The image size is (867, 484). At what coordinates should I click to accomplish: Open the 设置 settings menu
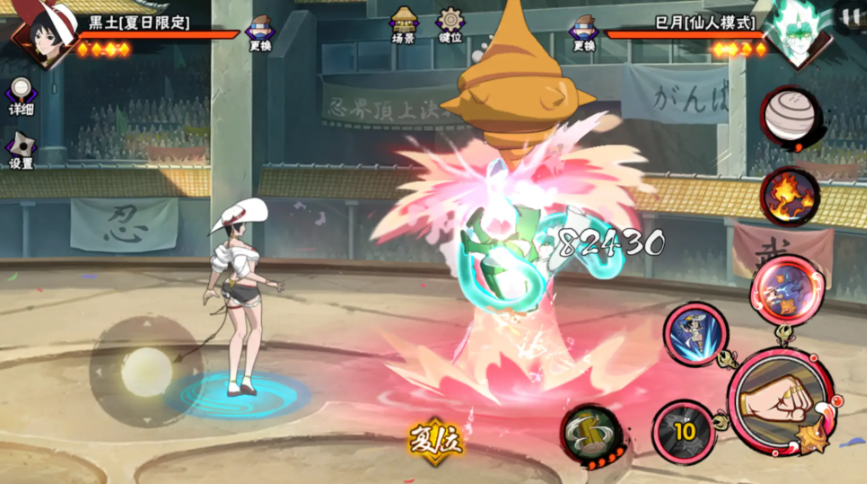(20, 151)
